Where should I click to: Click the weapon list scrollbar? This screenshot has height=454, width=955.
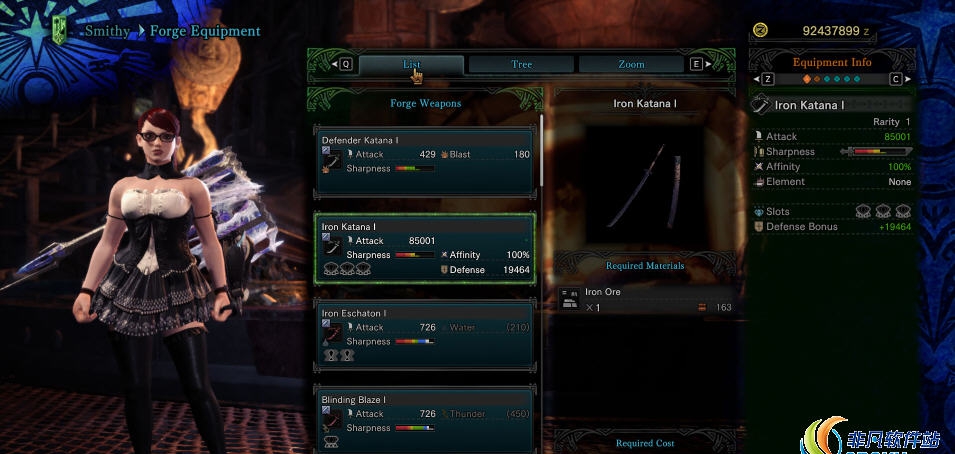(x=542, y=150)
